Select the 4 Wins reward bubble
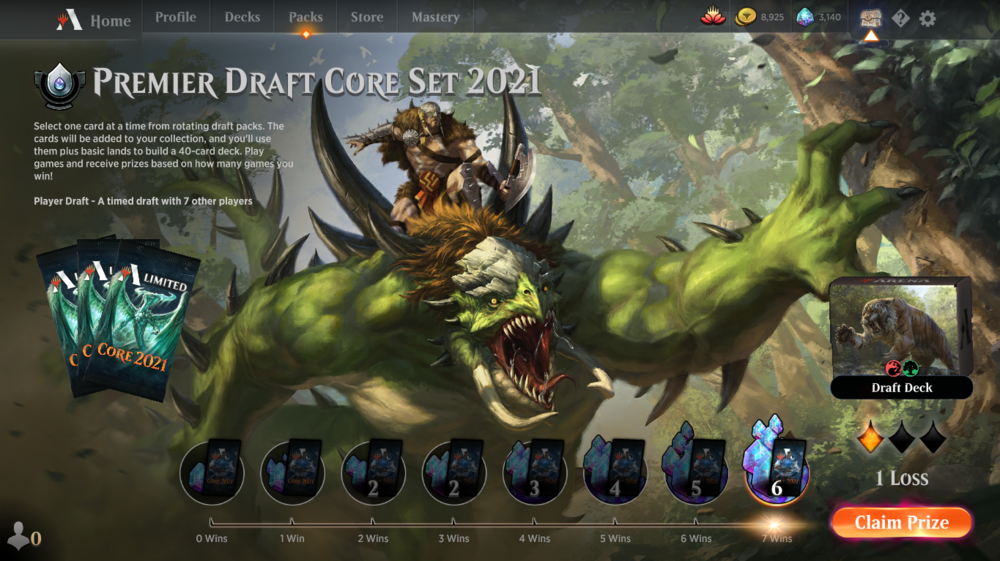 pyautogui.click(x=534, y=471)
